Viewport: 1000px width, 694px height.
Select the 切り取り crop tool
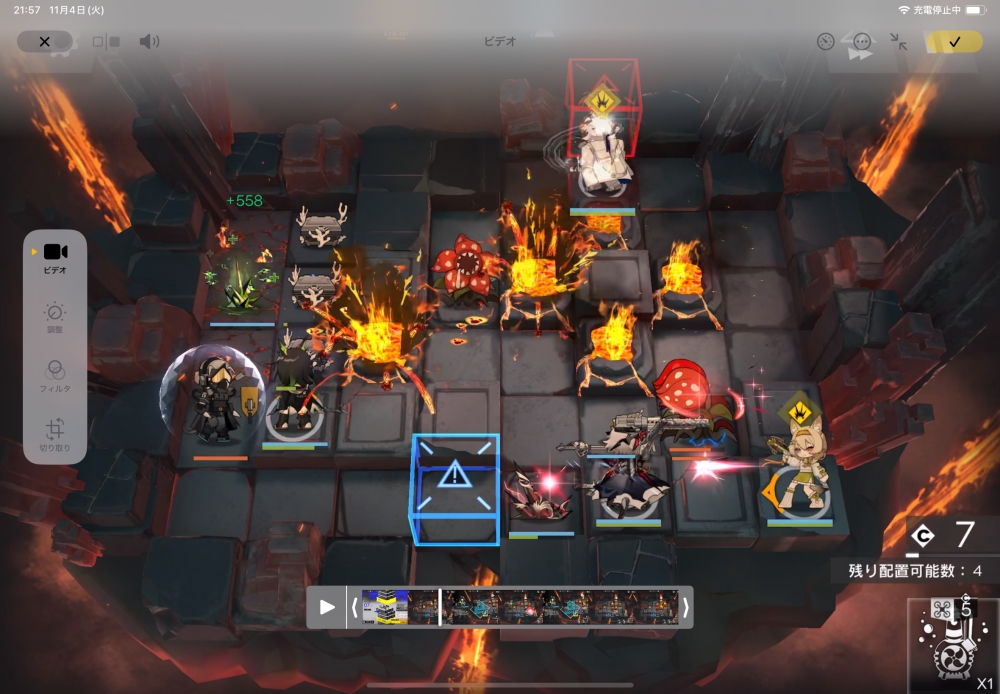55,435
